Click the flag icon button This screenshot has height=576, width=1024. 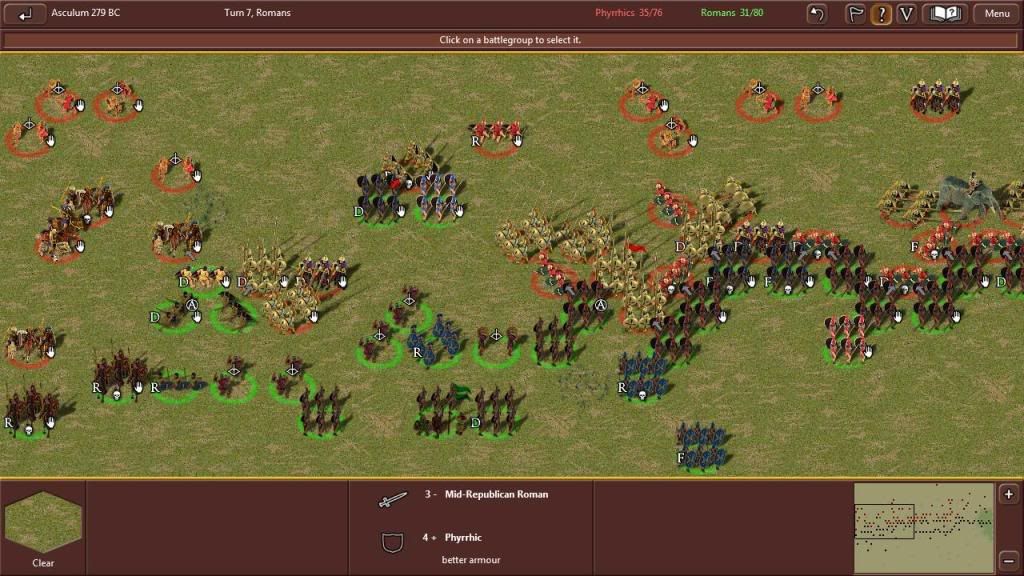point(856,14)
